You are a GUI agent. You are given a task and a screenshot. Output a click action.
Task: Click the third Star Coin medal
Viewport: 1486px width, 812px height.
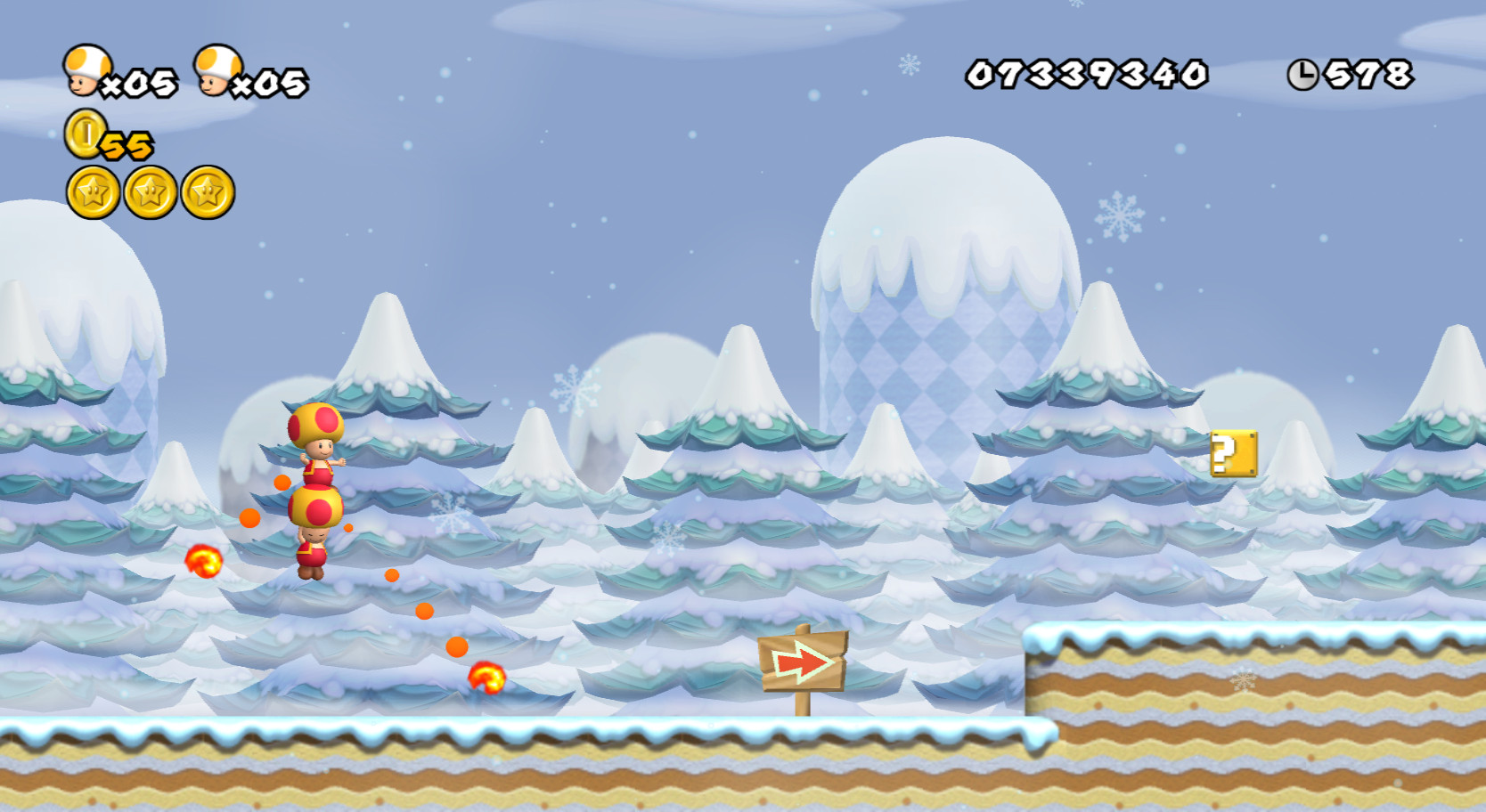[x=207, y=192]
